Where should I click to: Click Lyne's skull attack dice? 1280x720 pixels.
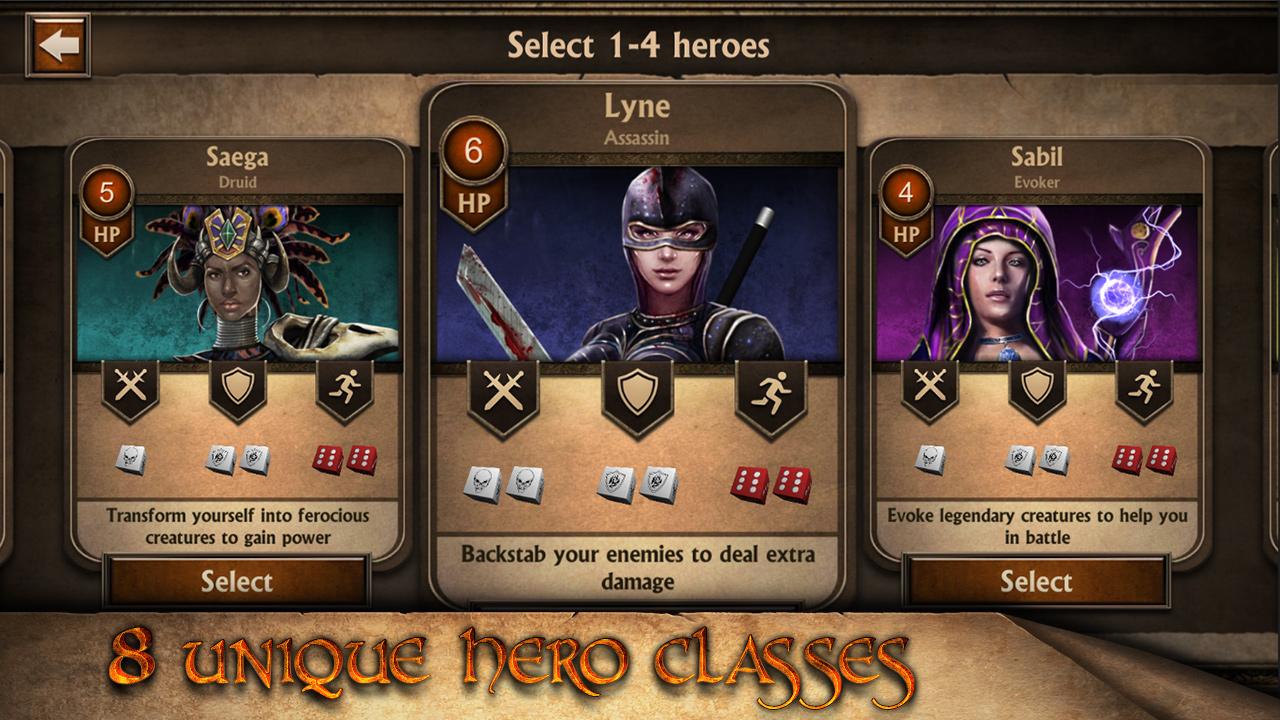coord(505,483)
